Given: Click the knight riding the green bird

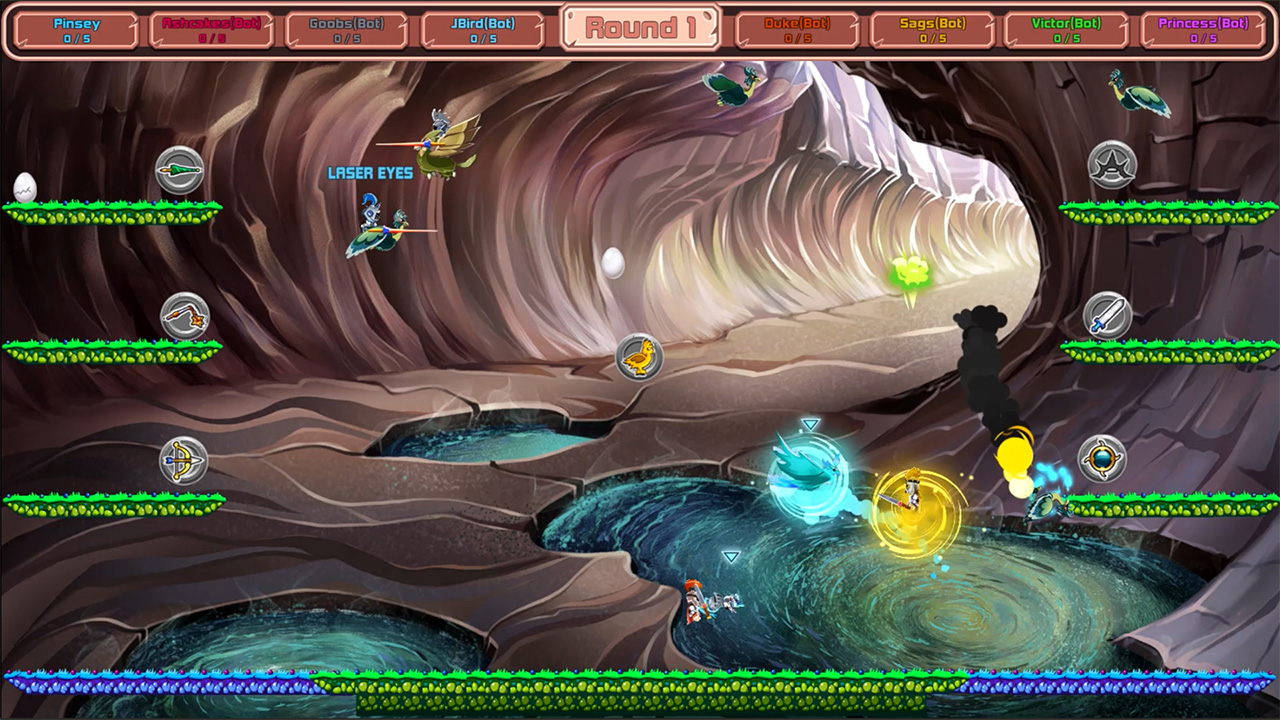Looking at the screenshot, I should pyautogui.click(x=370, y=225).
